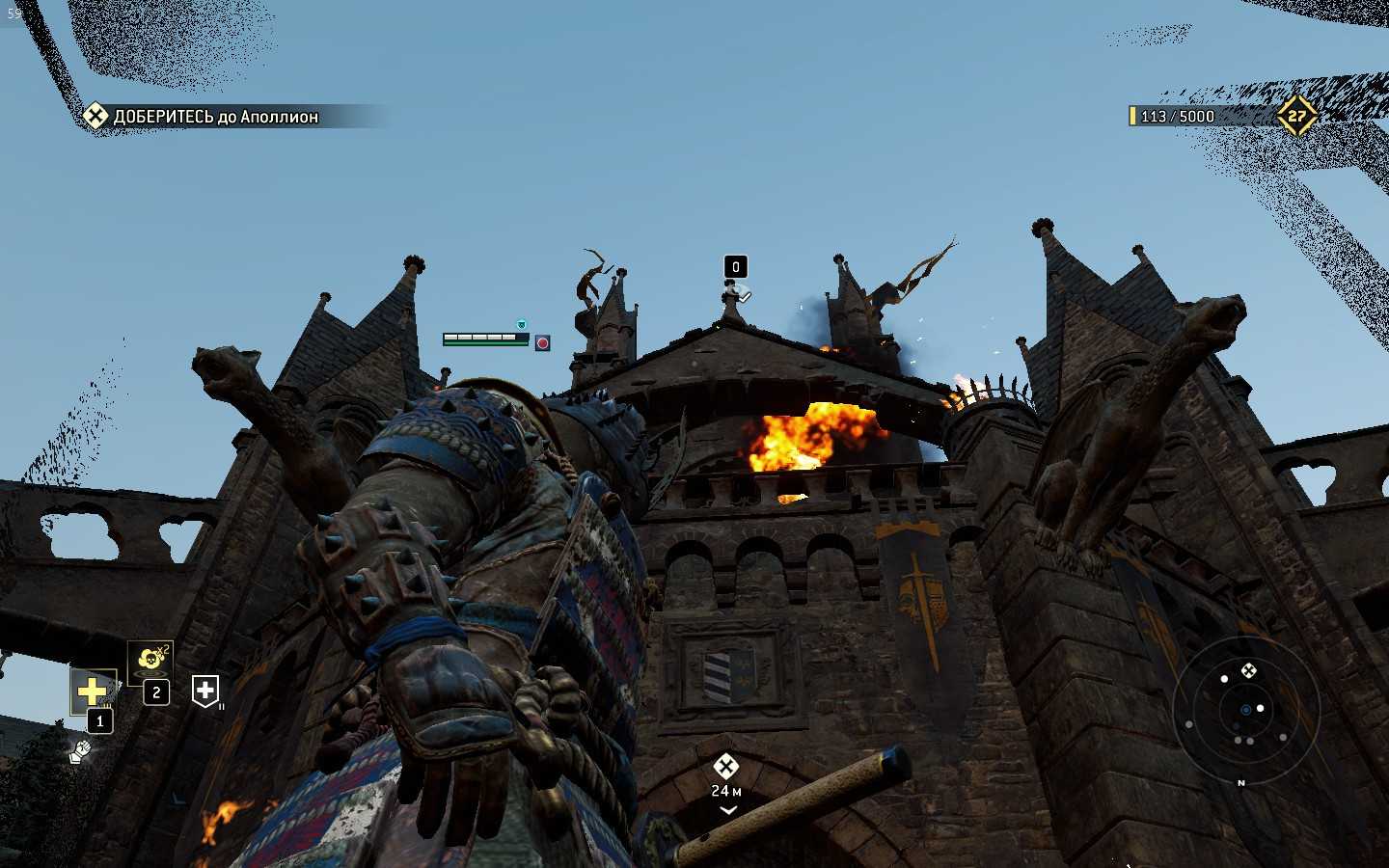Select the objective waypoint marker showing 24 m
This screenshot has width=1389, height=868.
coord(726,768)
